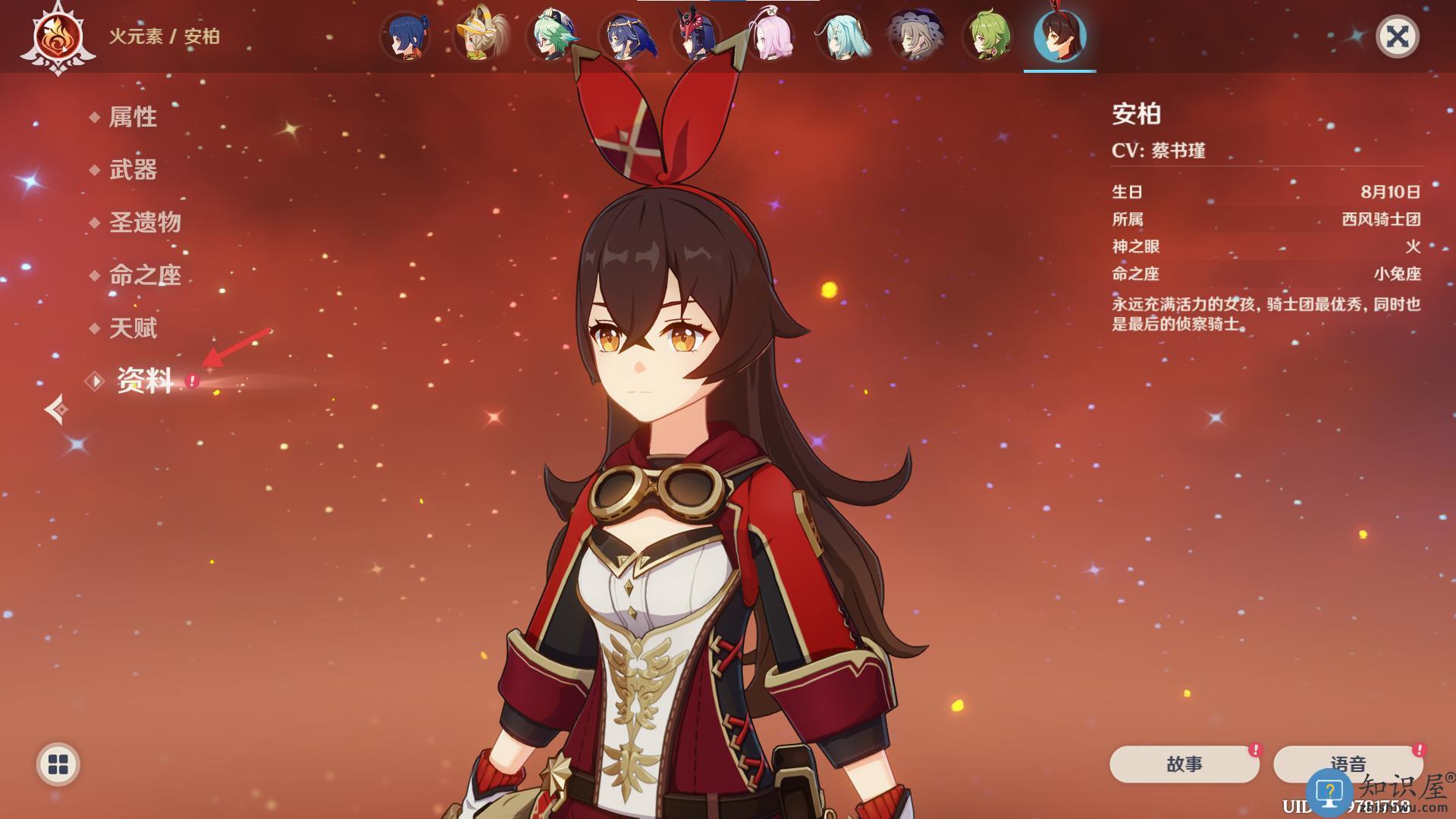Screen dimensions: 1456x819
Task: Open Amber's 故事 story button
Action: pyautogui.click(x=1184, y=764)
